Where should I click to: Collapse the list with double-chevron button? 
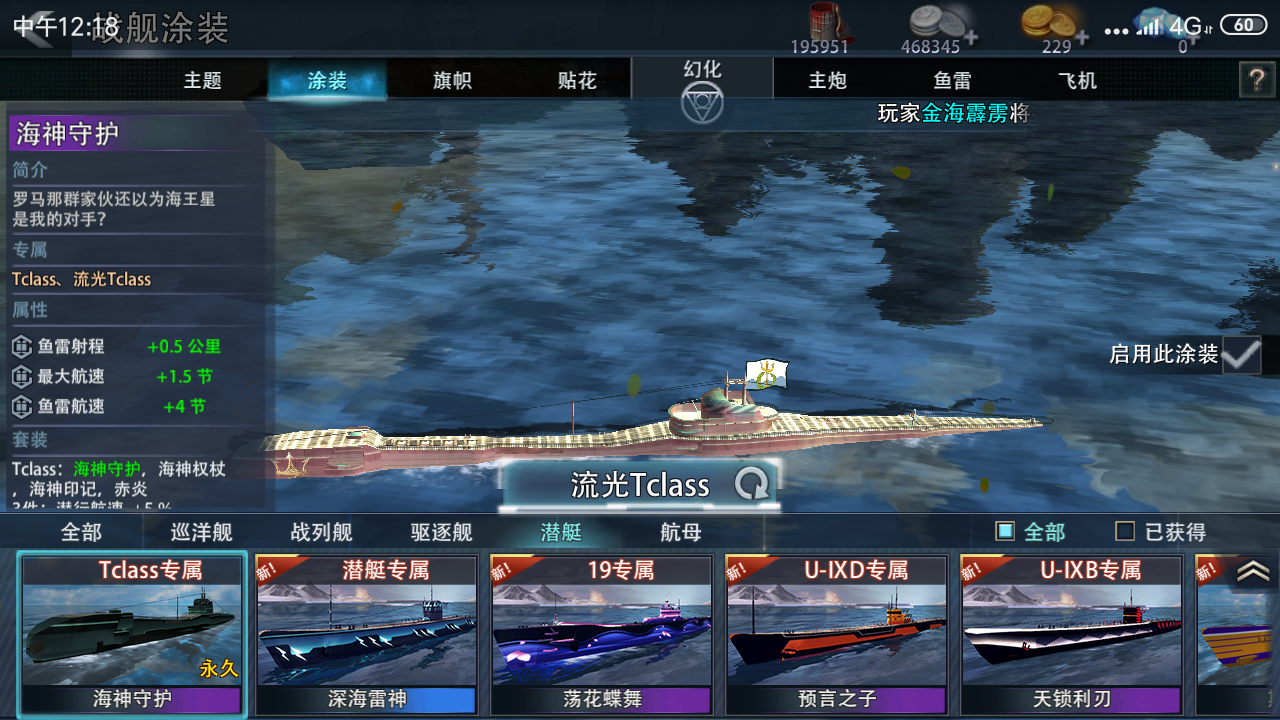(x=1253, y=571)
